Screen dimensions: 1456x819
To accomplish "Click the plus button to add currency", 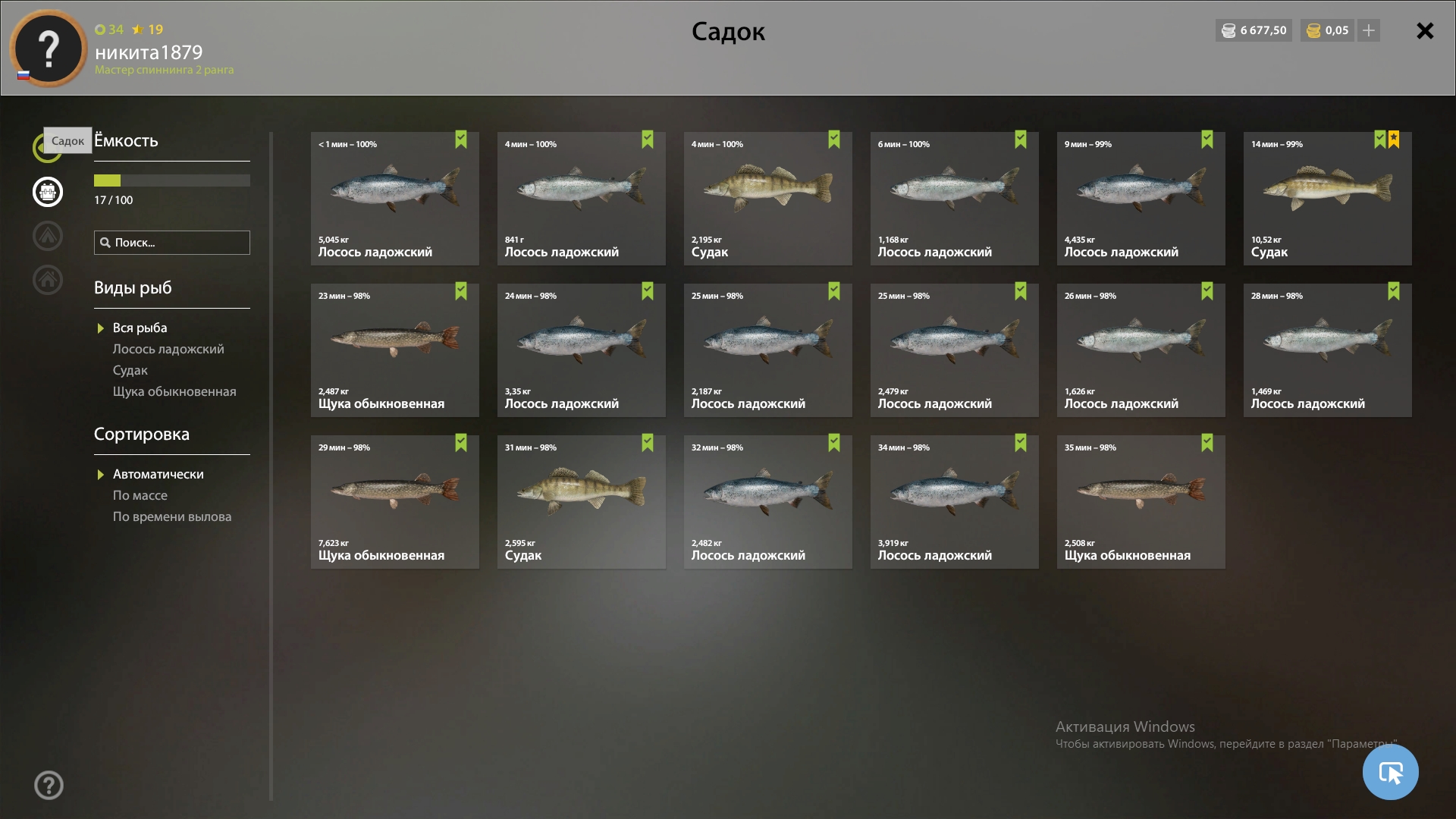I will 1369,30.
